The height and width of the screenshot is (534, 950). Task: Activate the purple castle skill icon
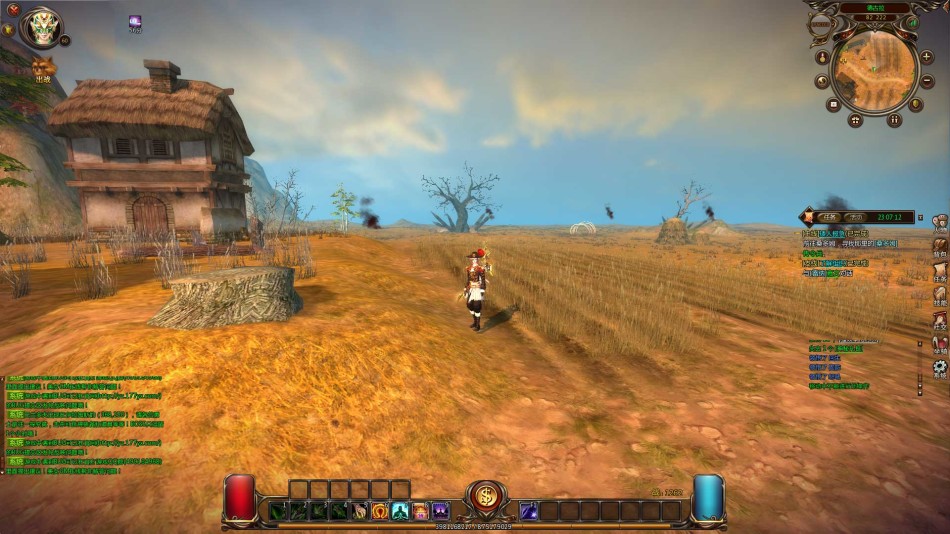click(440, 511)
